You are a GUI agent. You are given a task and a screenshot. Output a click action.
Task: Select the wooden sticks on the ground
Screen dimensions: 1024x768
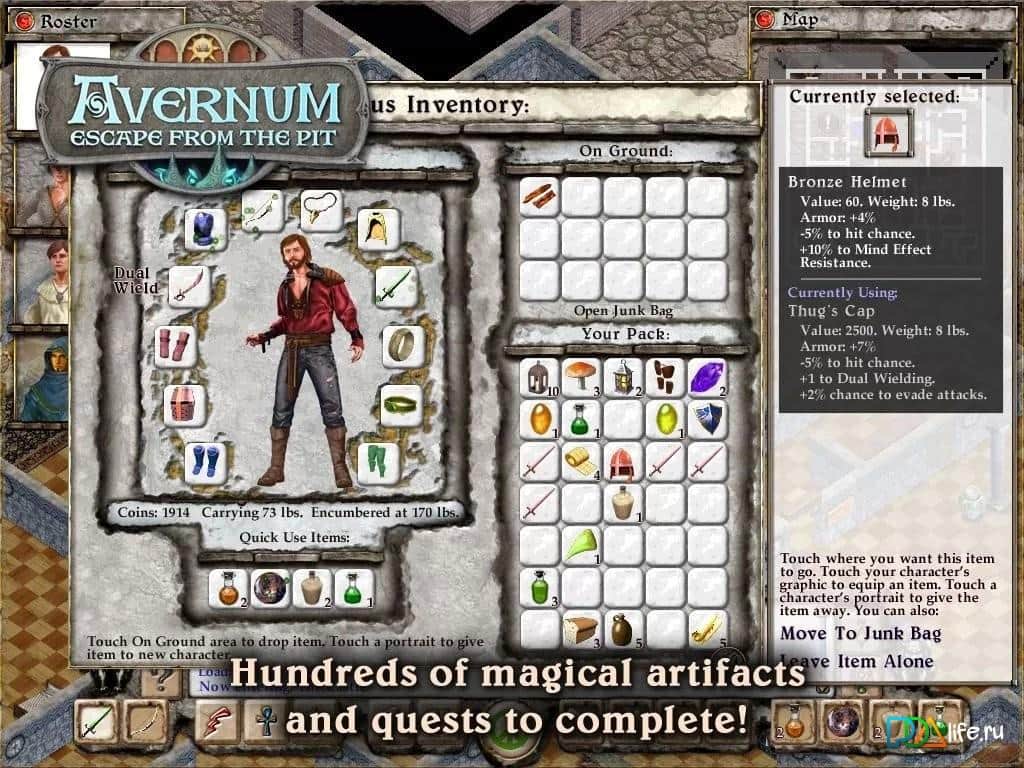point(539,195)
